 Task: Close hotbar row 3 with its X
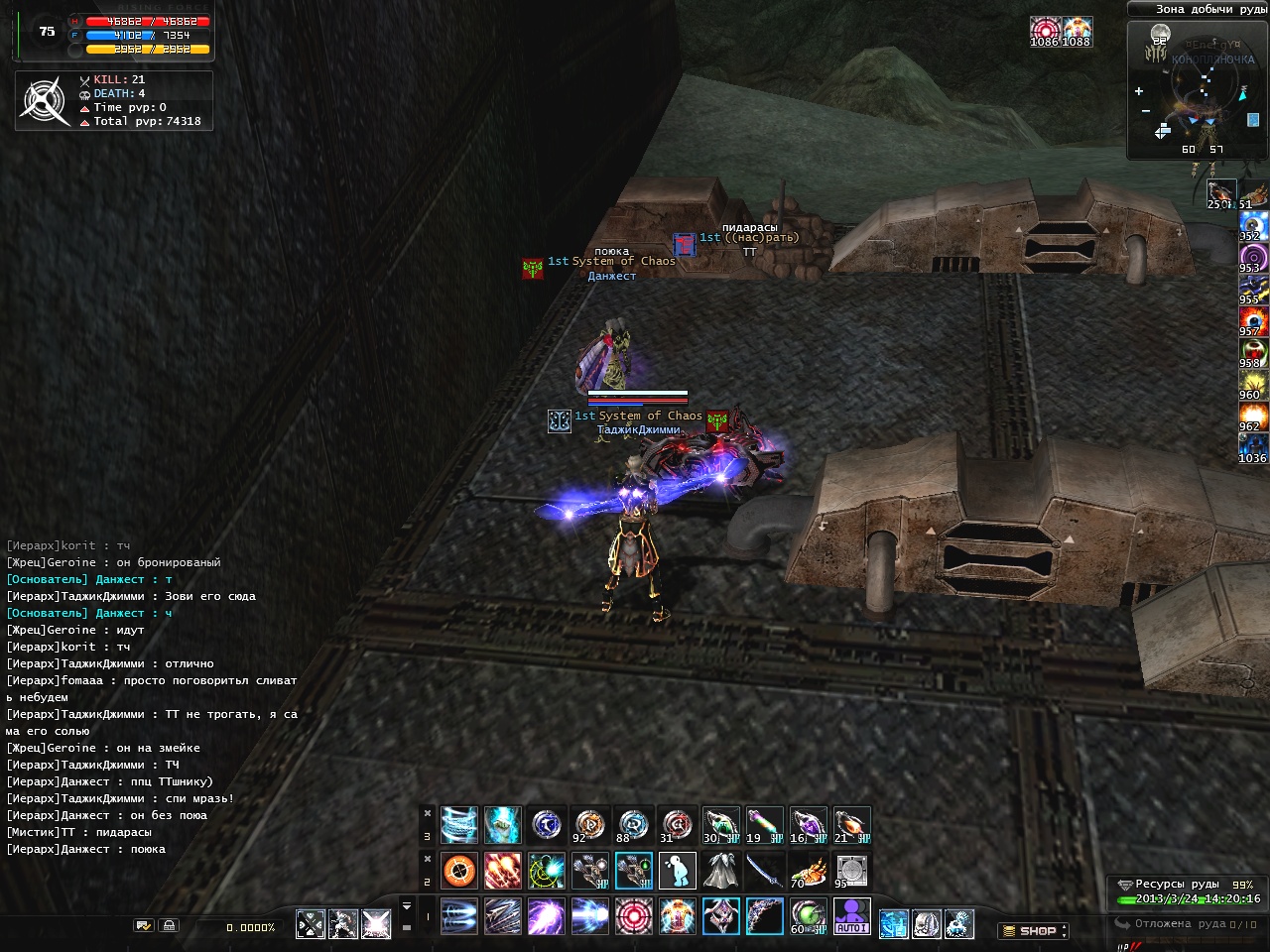click(x=428, y=813)
